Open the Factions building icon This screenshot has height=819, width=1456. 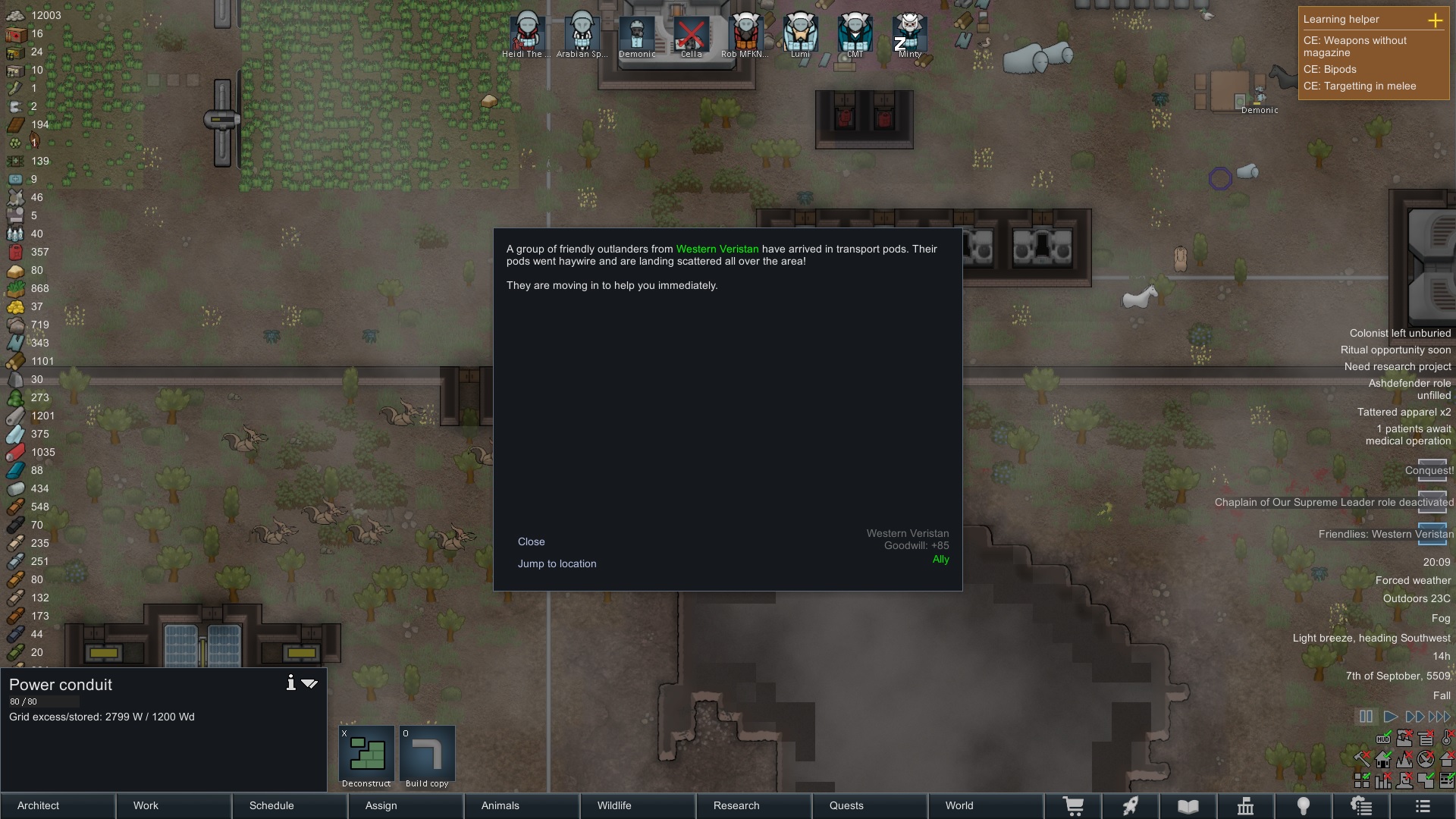tap(1245, 806)
